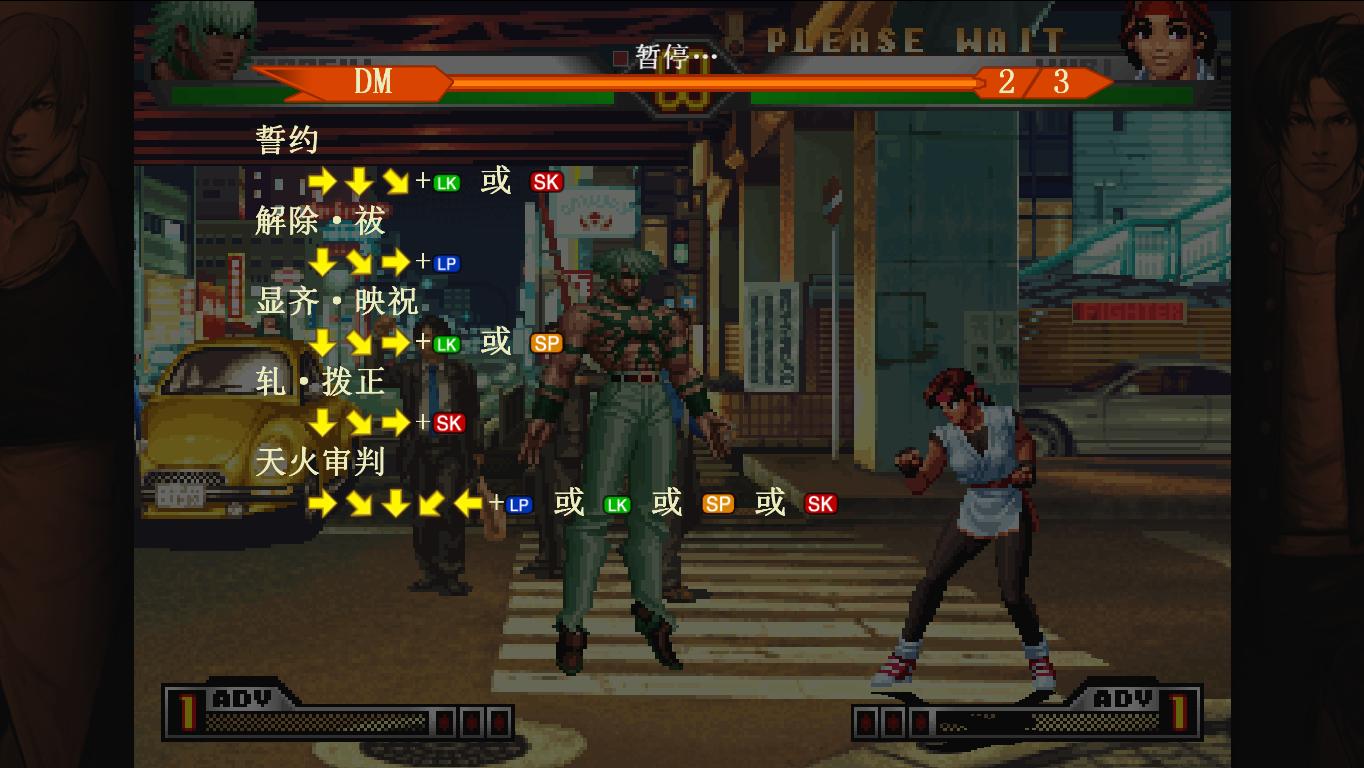Select the last red SK icon for 天火审判
1364x768 pixels.
[822, 503]
